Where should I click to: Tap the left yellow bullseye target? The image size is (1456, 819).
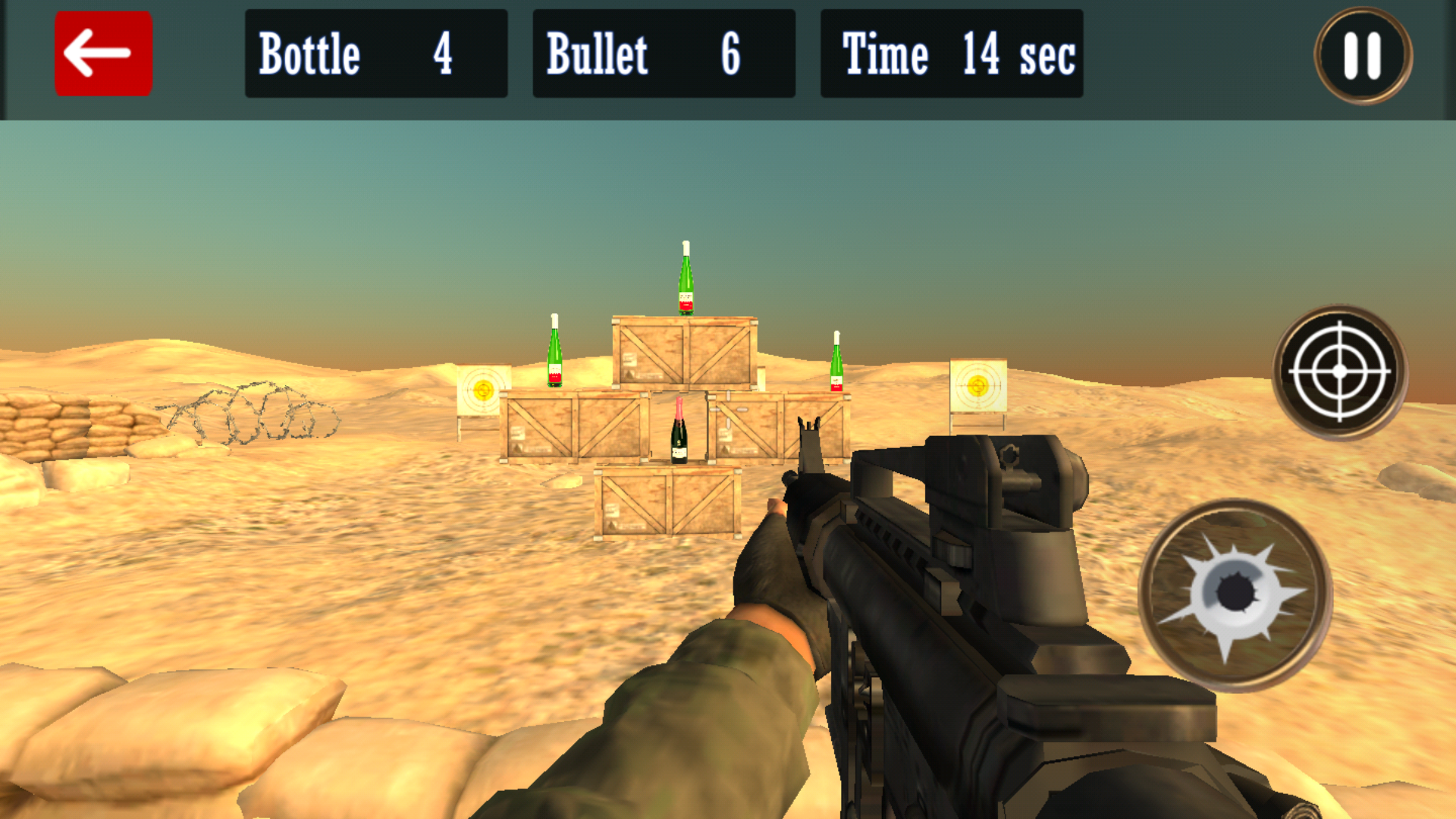tap(483, 388)
